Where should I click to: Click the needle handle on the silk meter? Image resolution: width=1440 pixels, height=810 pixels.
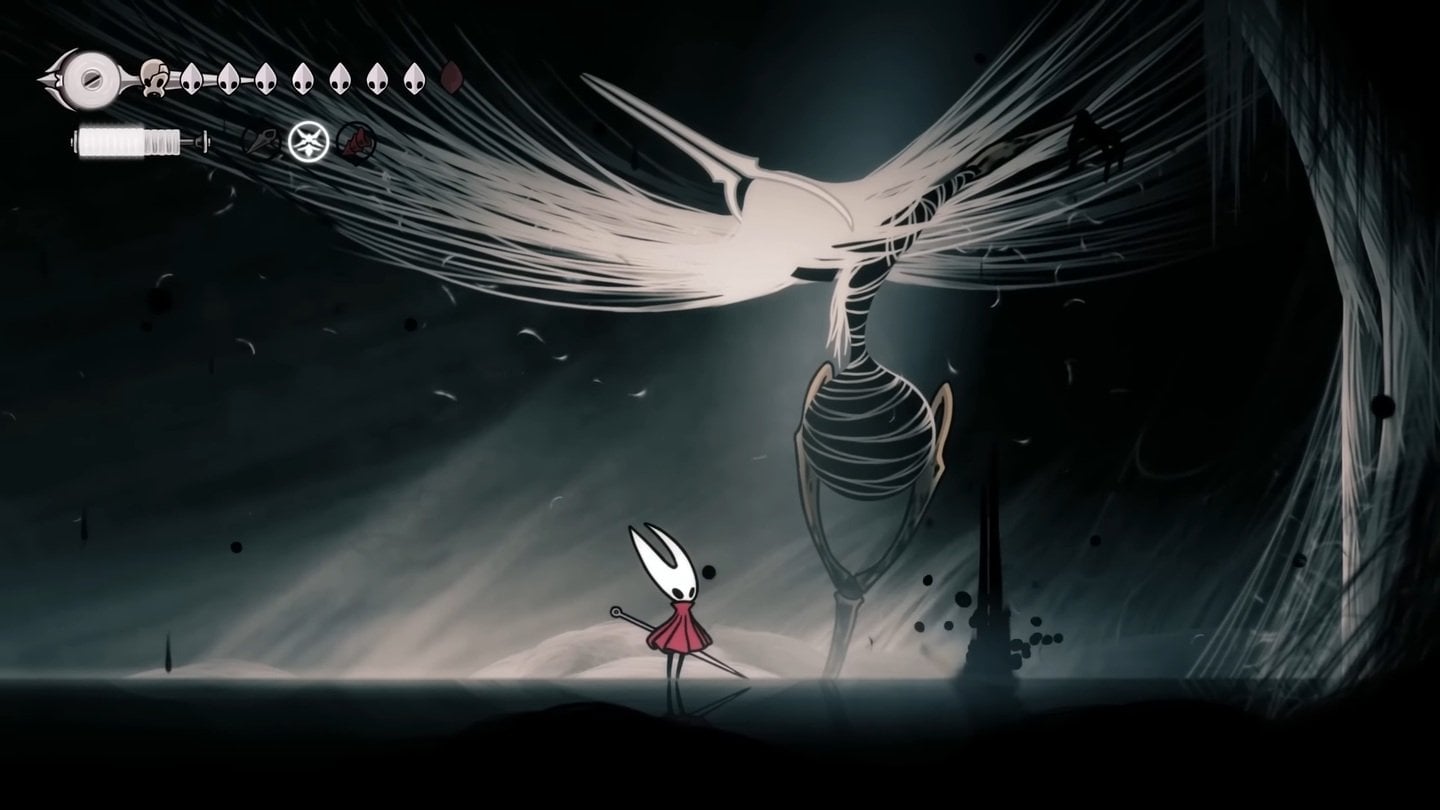203,140
